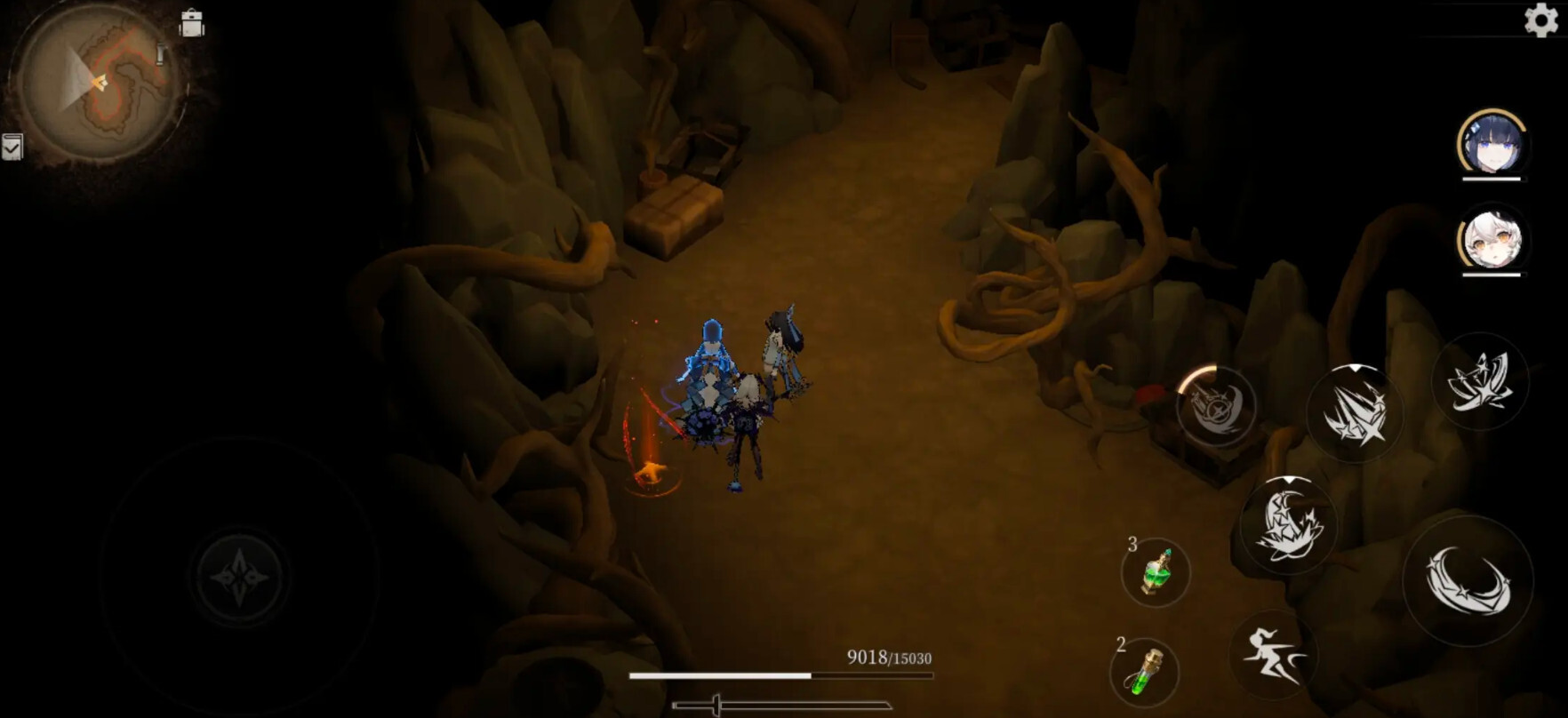Viewport: 1568px width, 718px height.
Task: Use the green vial with count 2
Action: click(1144, 672)
